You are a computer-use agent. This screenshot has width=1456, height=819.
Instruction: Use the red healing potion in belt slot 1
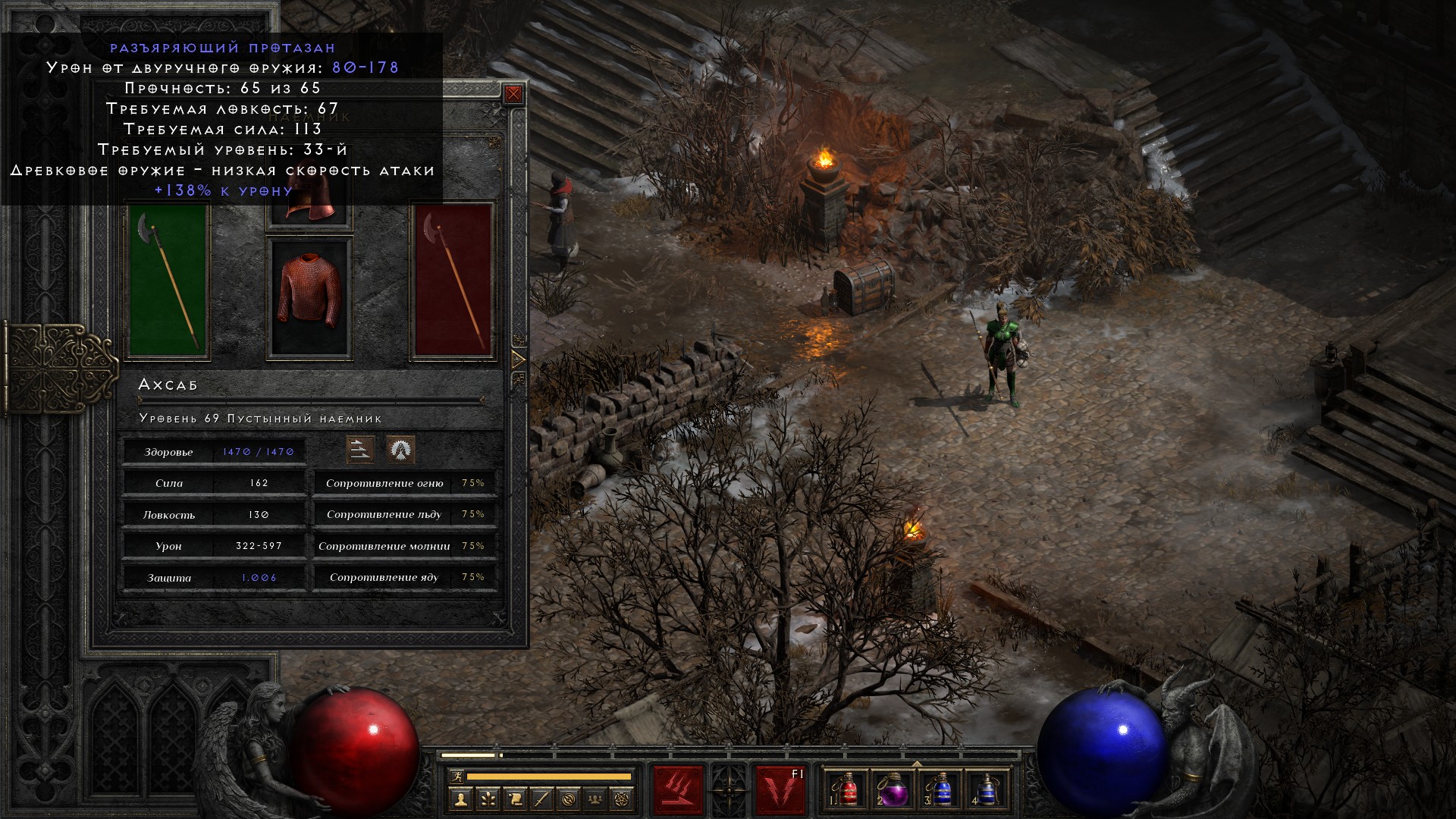coord(849,790)
